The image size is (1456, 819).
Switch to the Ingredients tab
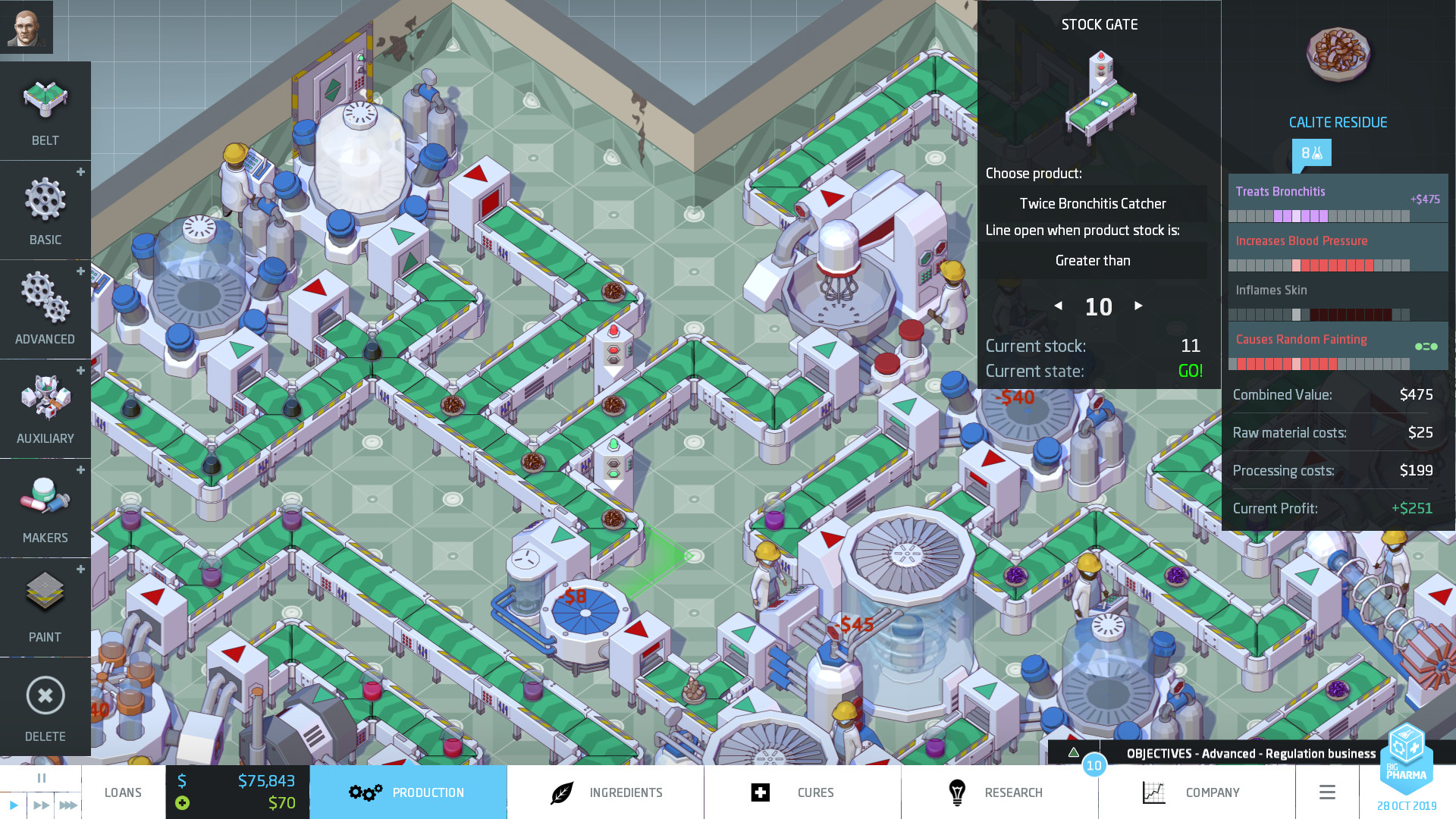coord(626,792)
